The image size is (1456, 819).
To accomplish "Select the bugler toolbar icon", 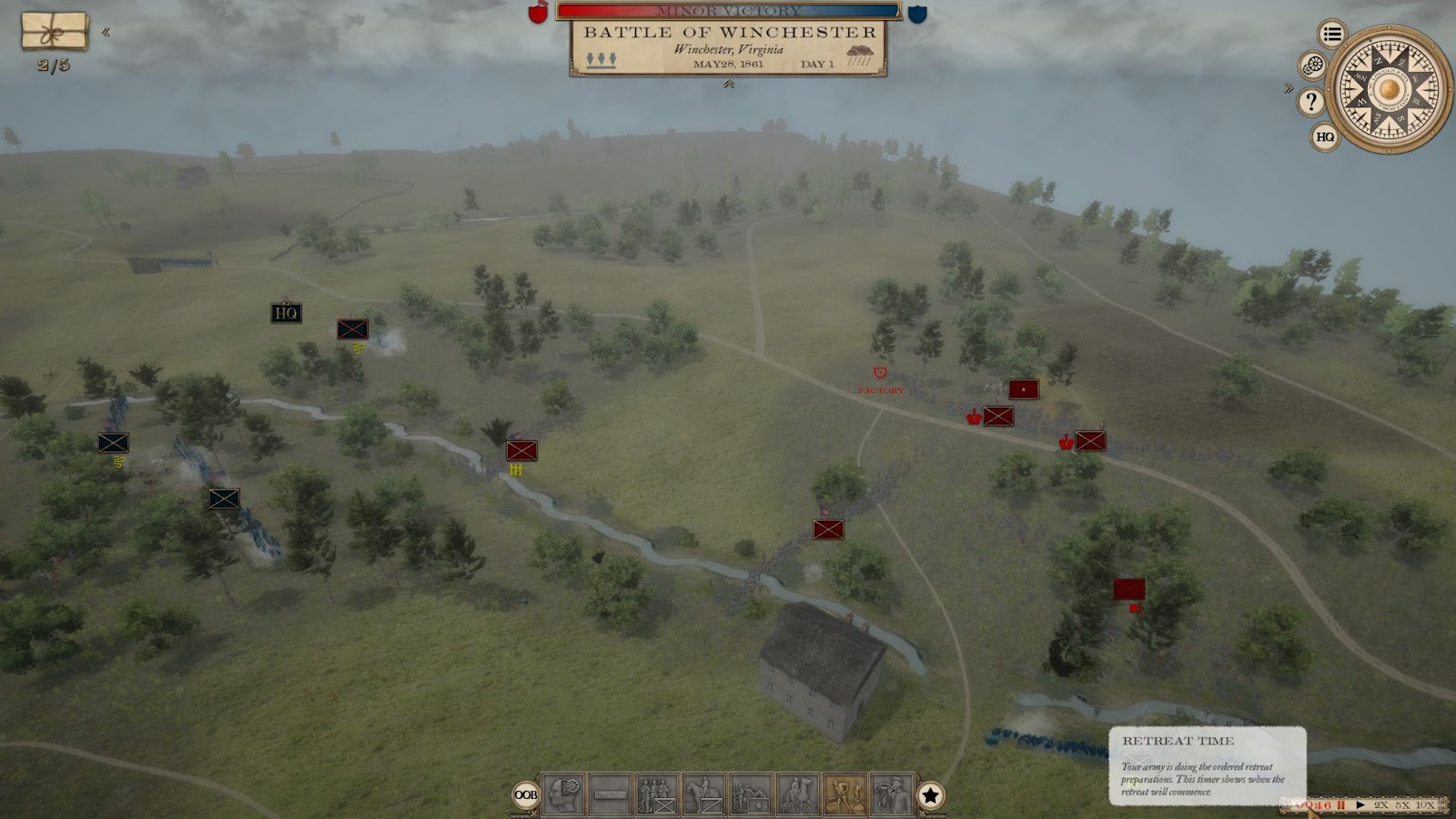I will (892, 795).
